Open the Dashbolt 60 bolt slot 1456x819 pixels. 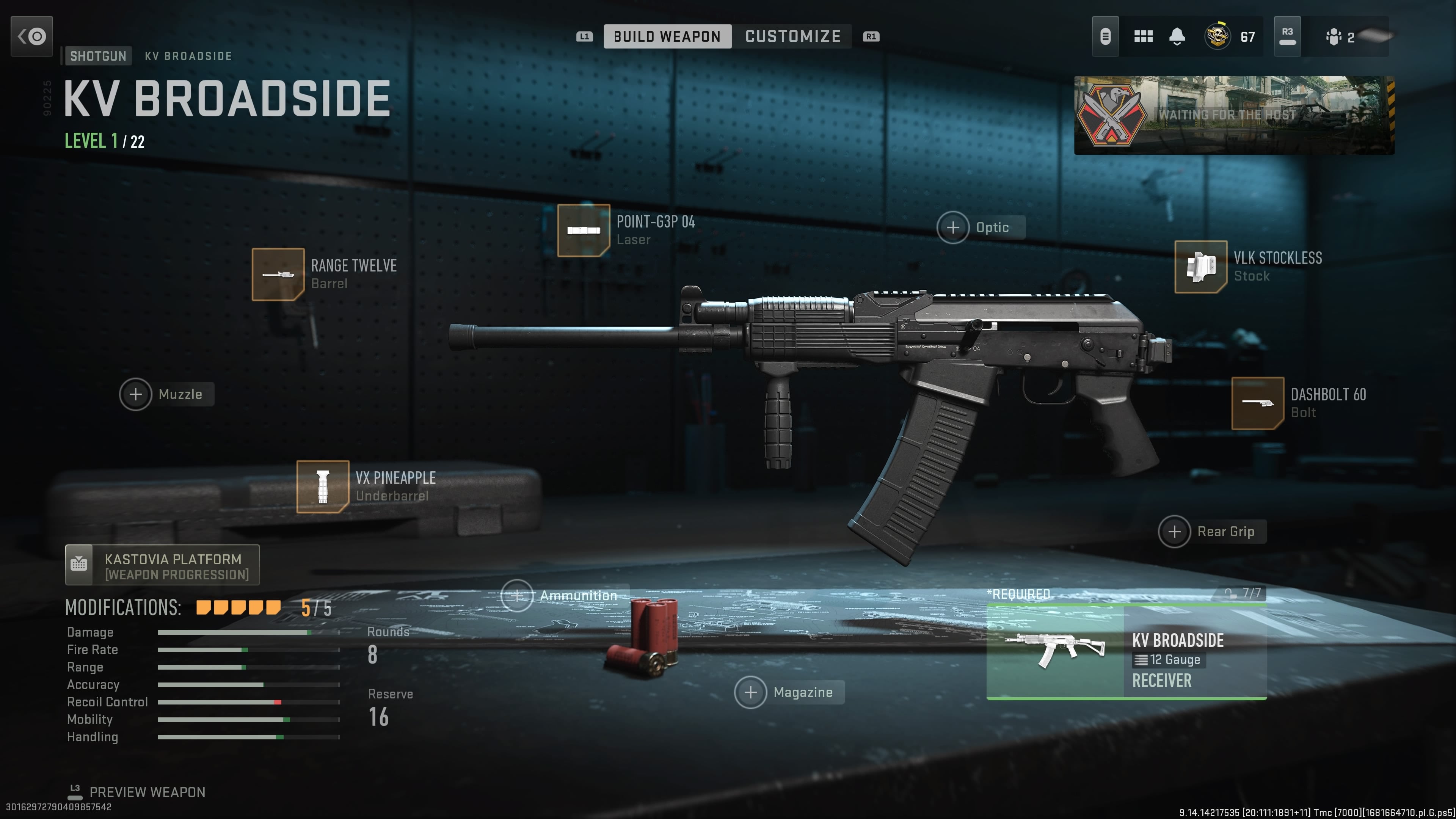[1258, 403]
